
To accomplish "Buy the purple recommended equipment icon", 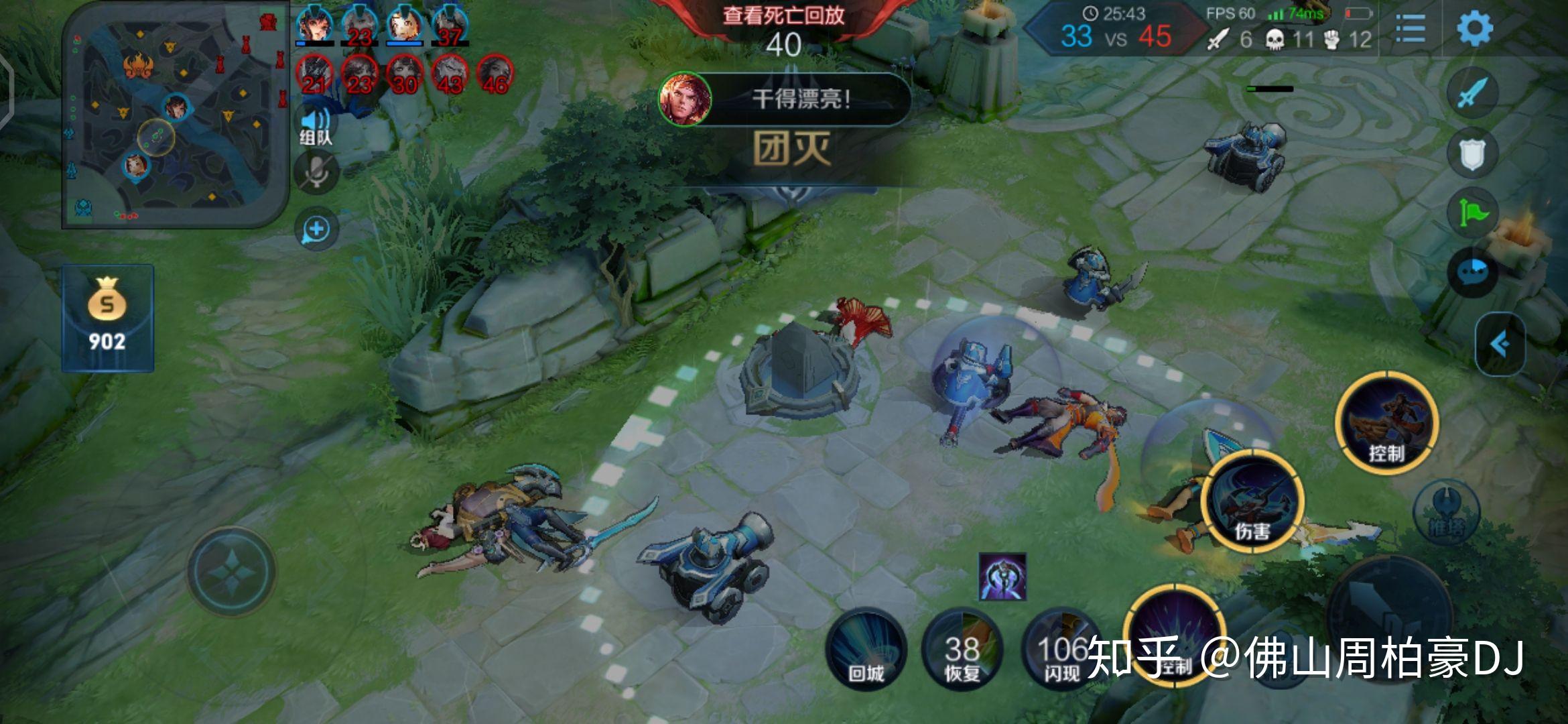I will [1002, 576].
